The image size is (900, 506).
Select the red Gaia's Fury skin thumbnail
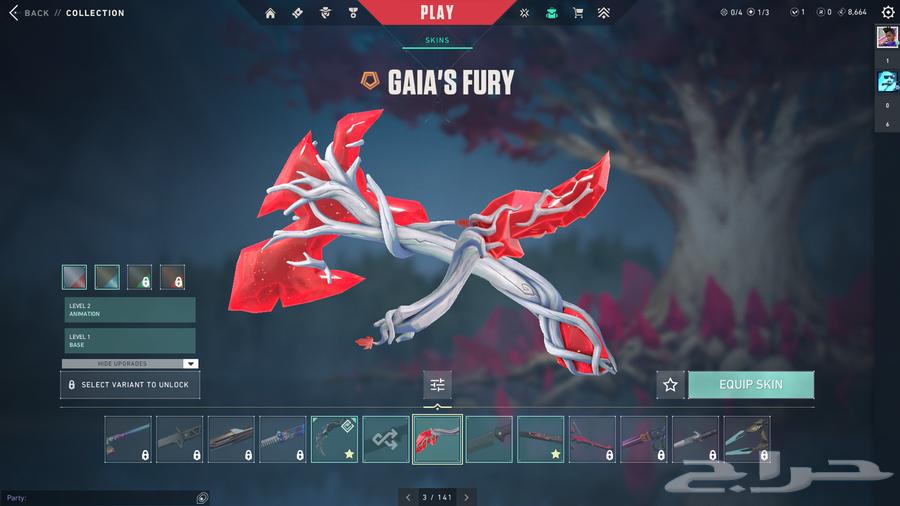[437, 439]
